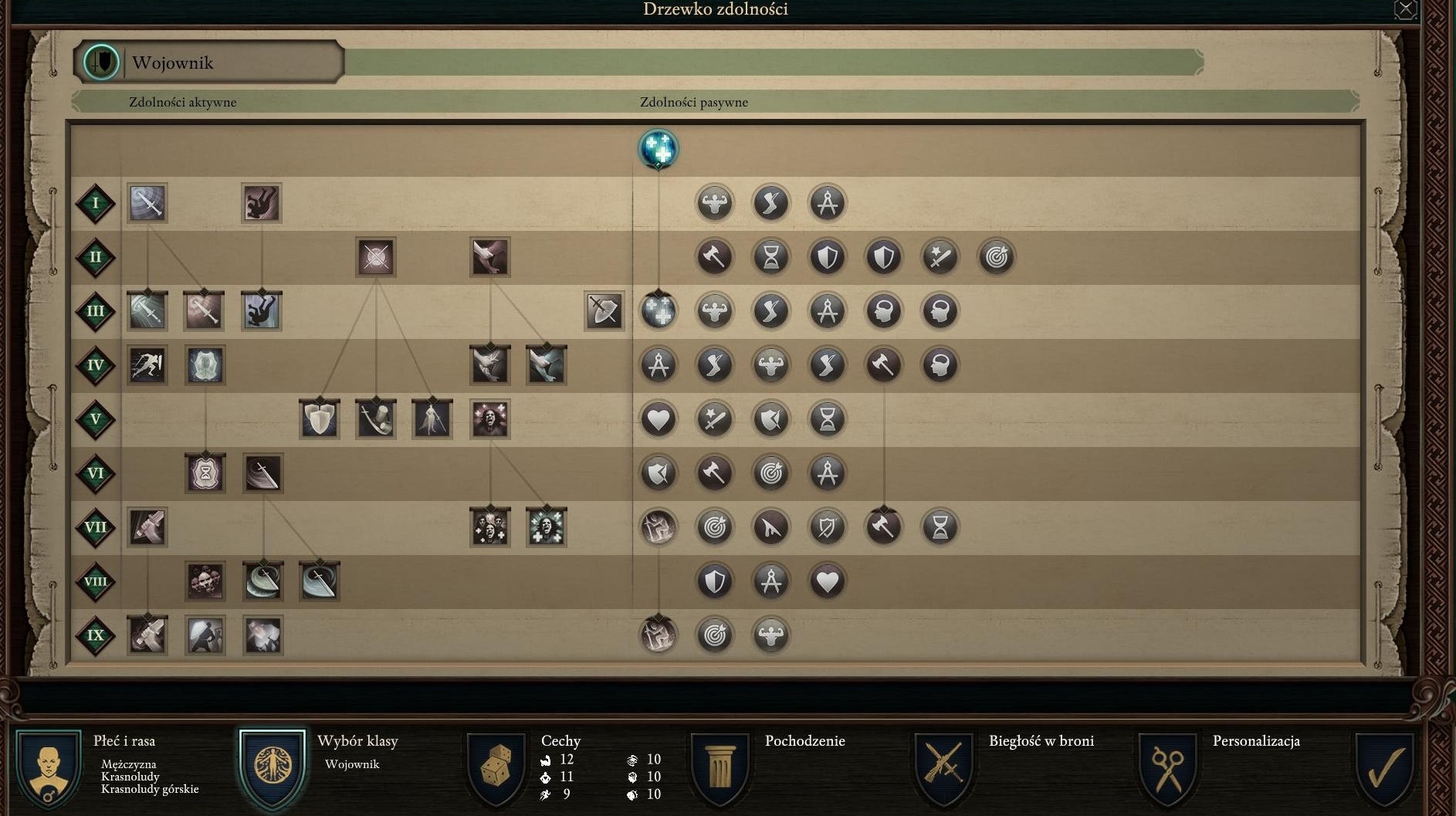Click the column icon for Pochodzenie

pyautogui.click(x=720, y=767)
